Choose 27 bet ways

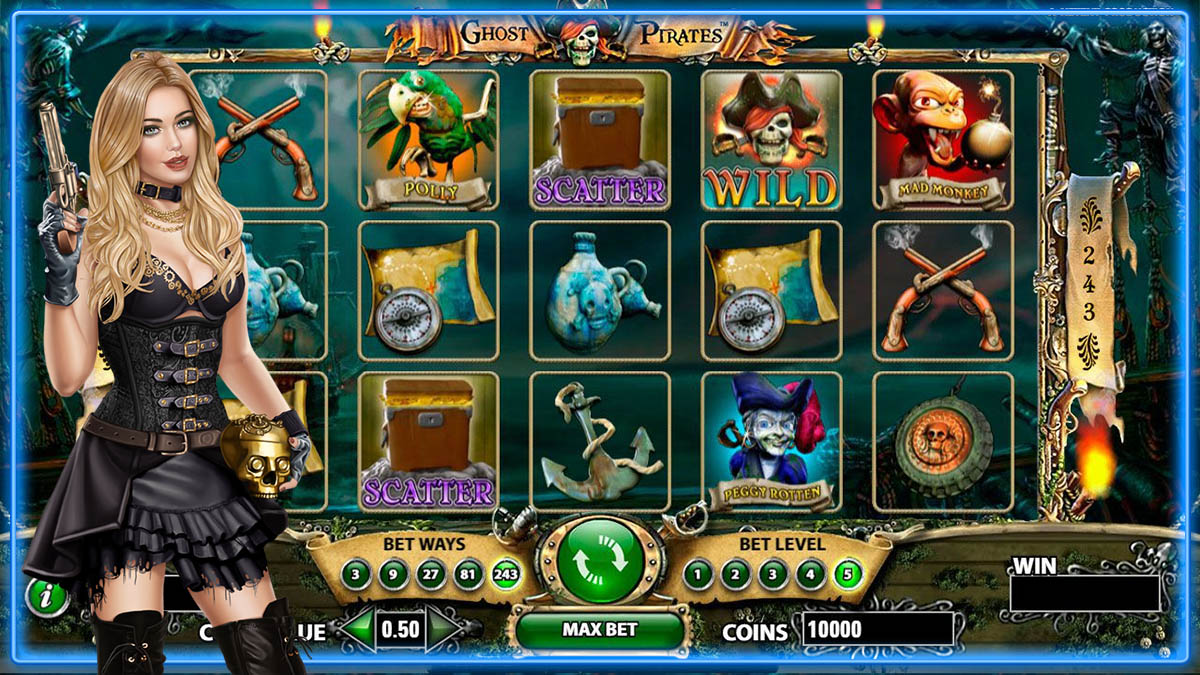pos(431,574)
